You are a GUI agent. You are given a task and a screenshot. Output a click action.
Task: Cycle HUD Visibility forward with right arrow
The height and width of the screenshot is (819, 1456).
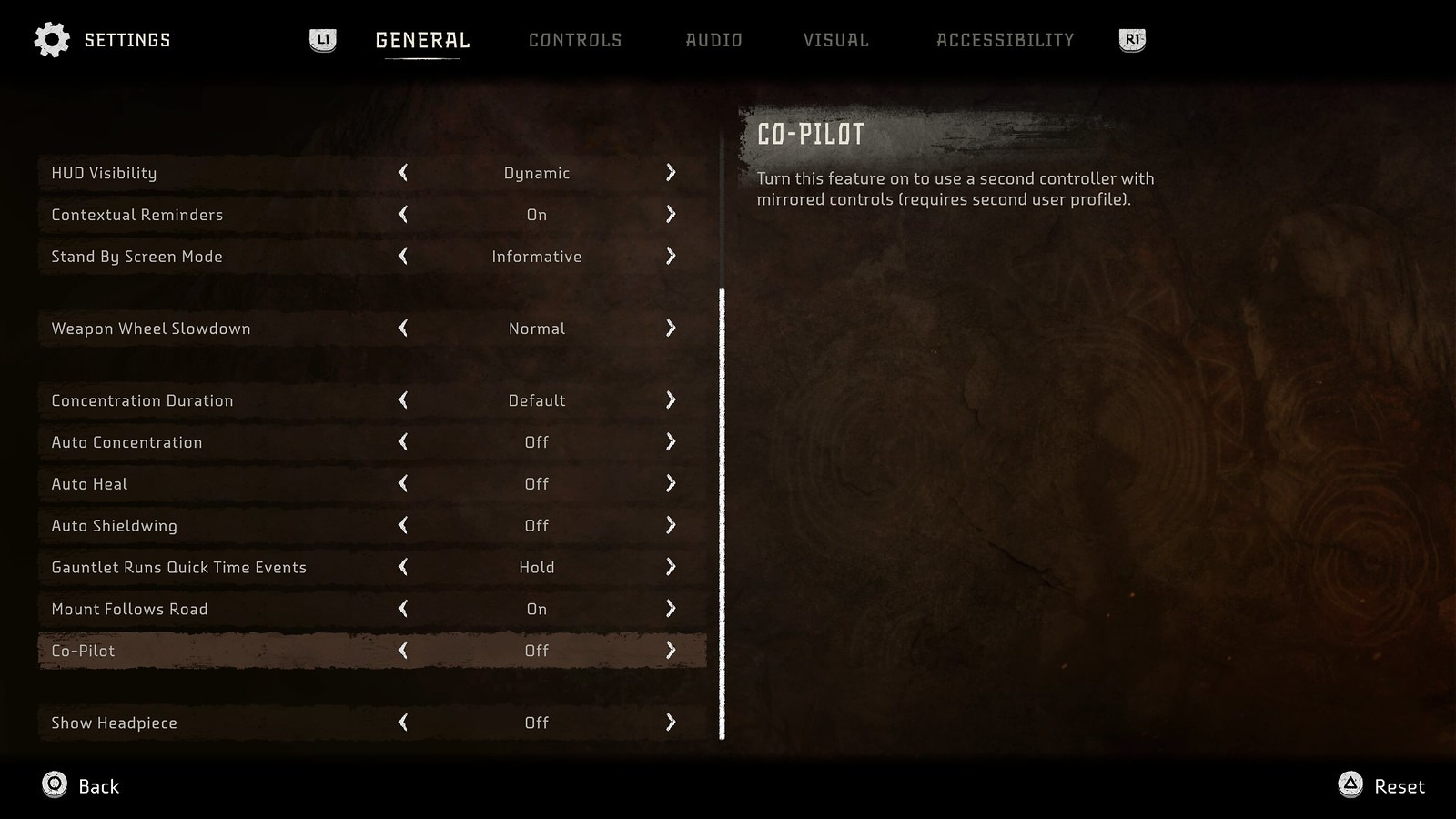point(671,173)
